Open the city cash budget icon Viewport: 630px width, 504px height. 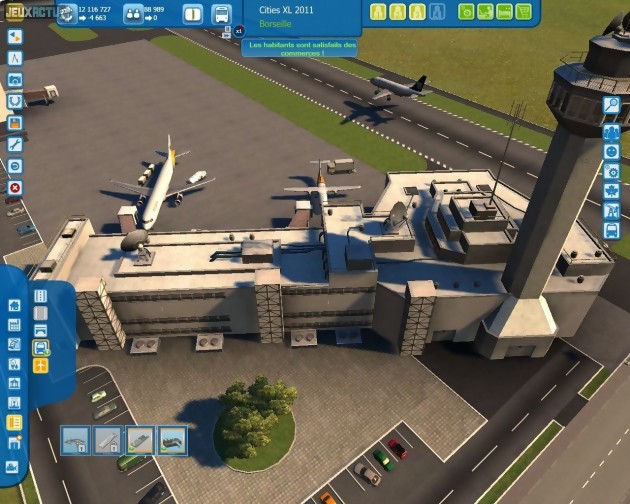67,14
